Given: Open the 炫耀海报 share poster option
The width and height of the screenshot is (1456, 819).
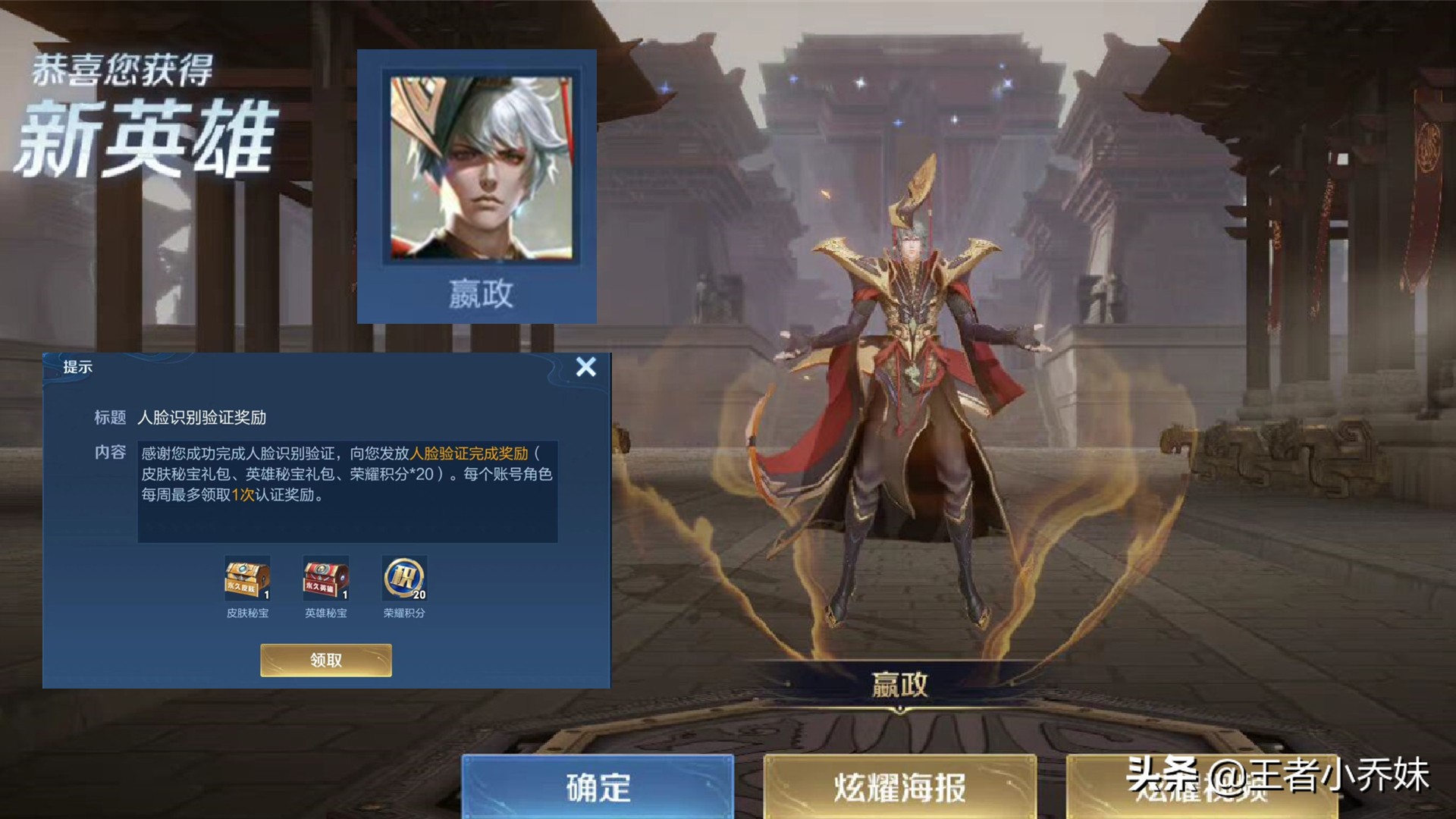Looking at the screenshot, I should click(899, 787).
